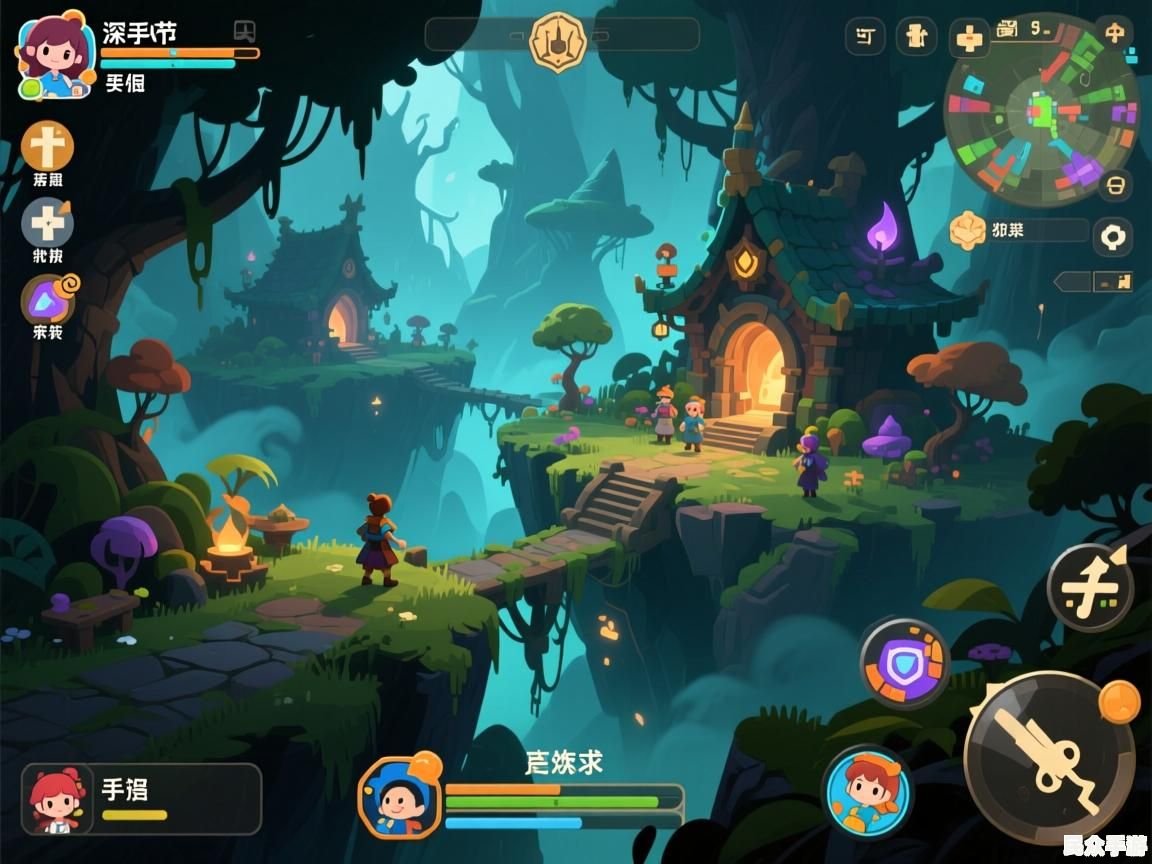Open the figure-shaped icon button beside minimap
Screen dimensions: 1152x864
pos(916,37)
